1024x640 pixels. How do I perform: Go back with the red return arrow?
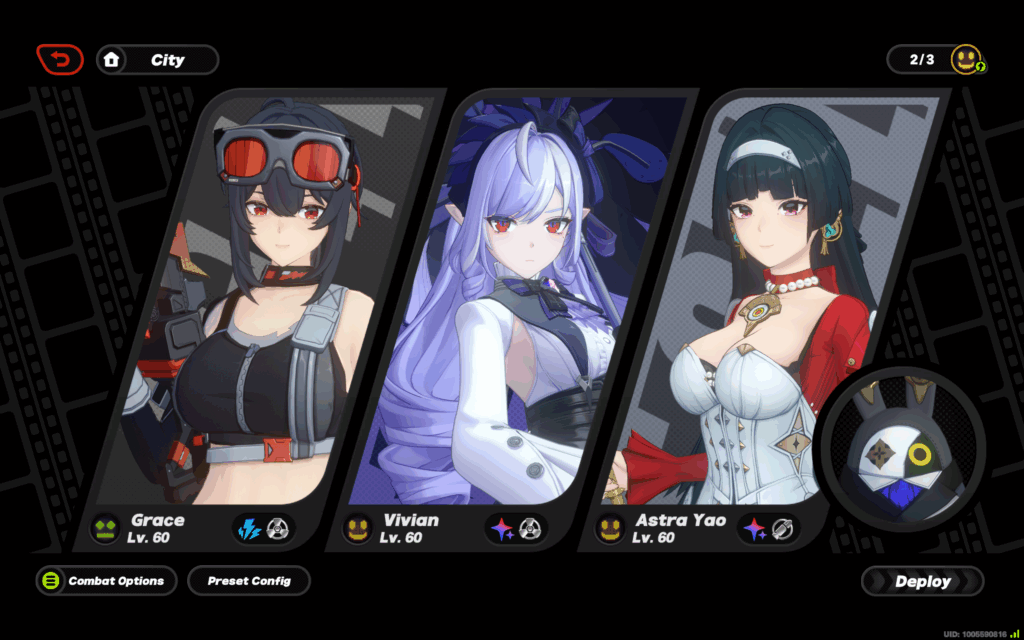point(60,60)
